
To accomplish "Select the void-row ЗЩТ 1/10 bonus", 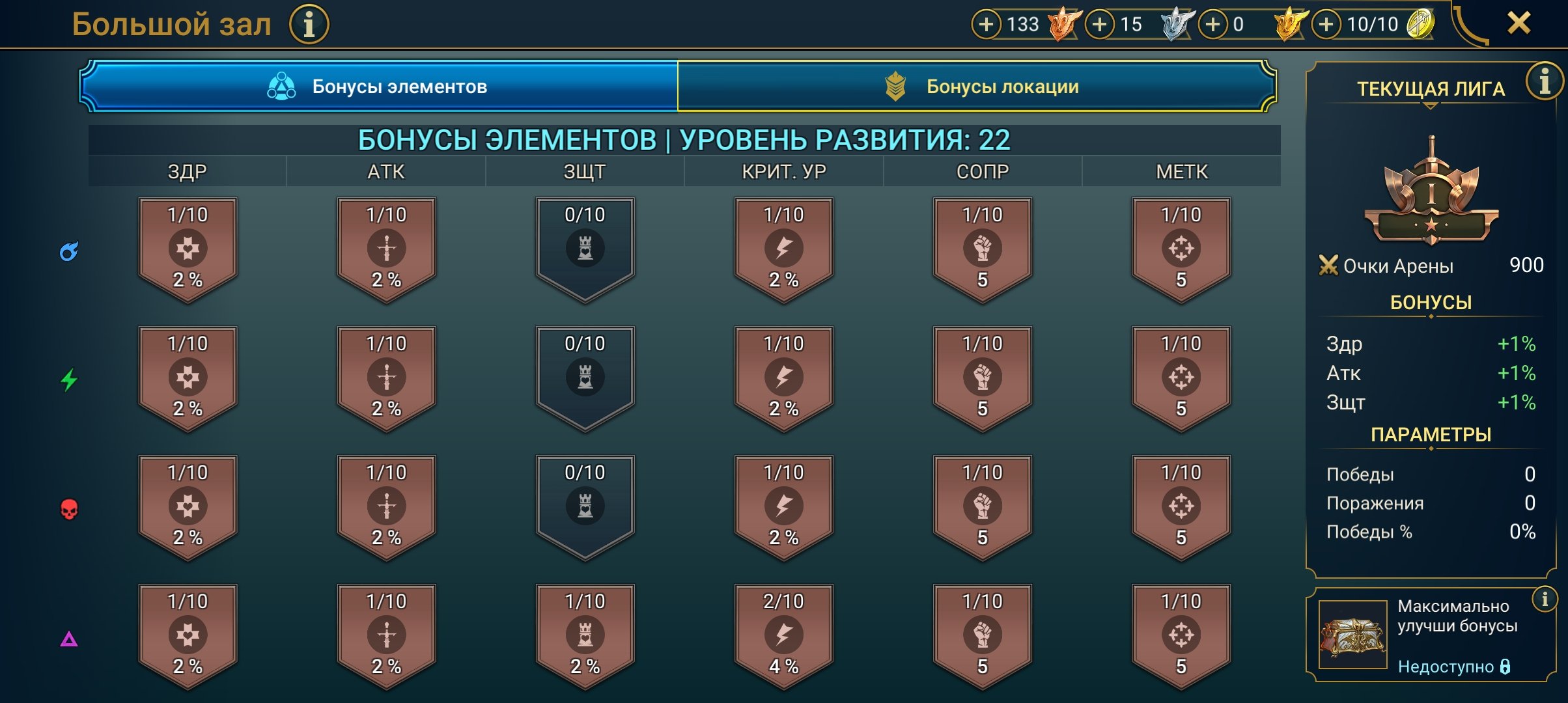I will (585, 635).
